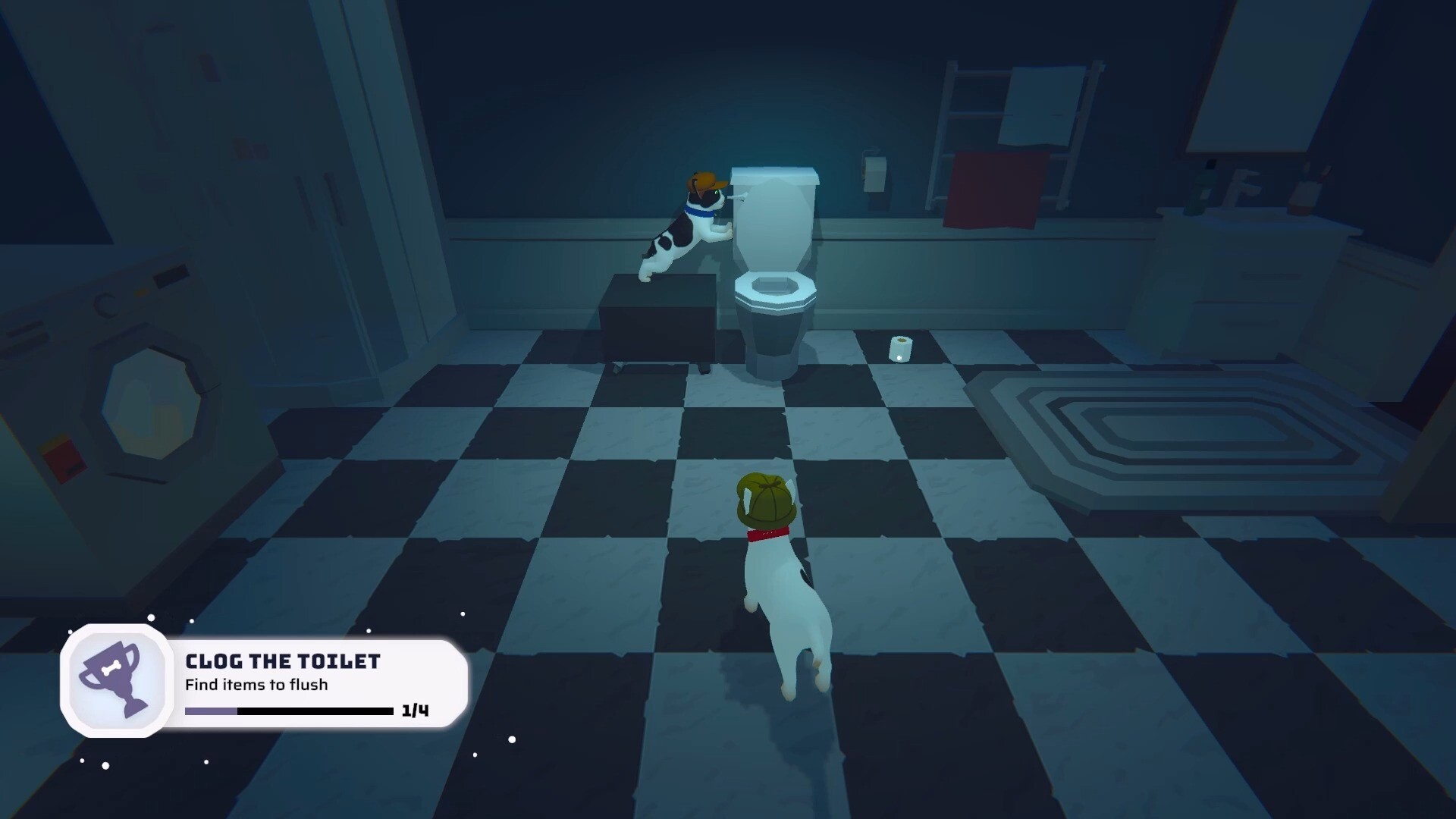Select the CLOG THE TOILET quest title
The image size is (1456, 819).
(x=283, y=661)
